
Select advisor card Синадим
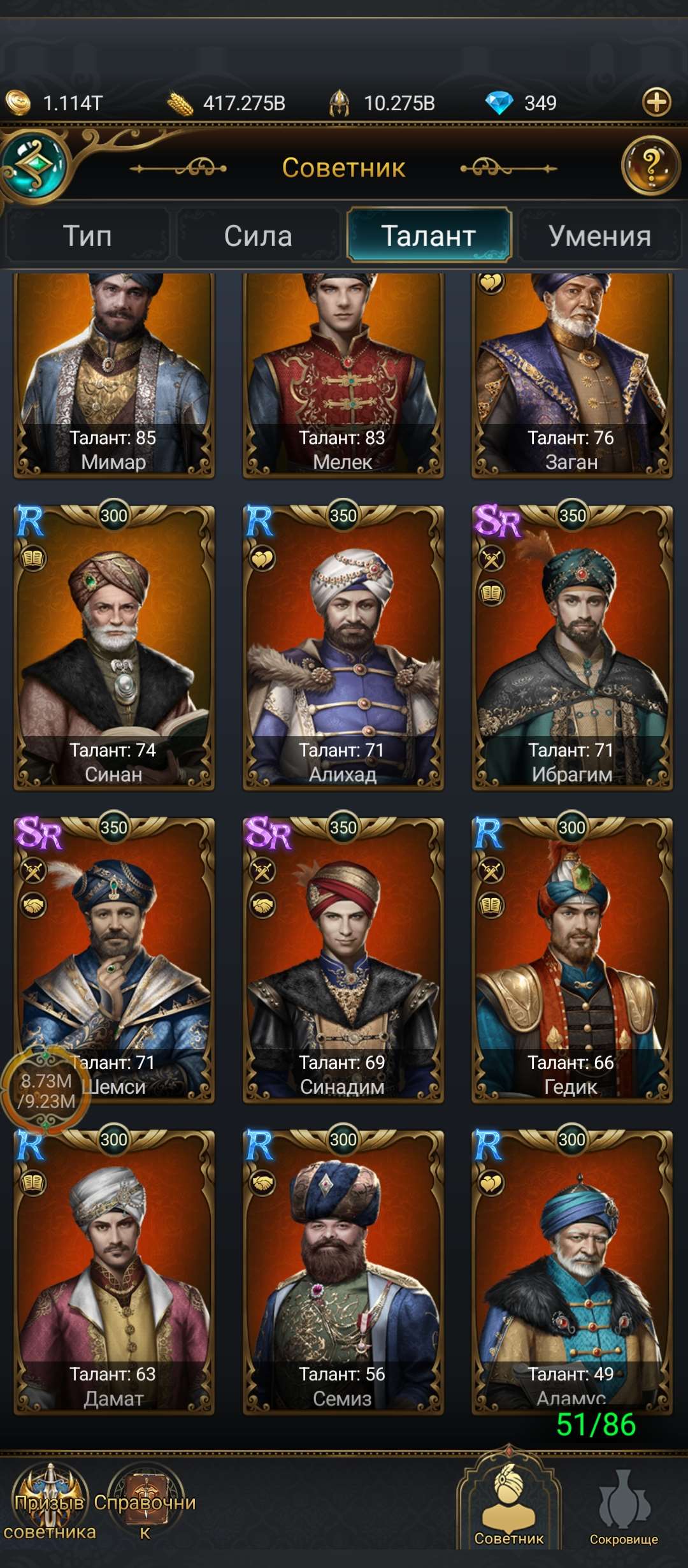pos(343,959)
